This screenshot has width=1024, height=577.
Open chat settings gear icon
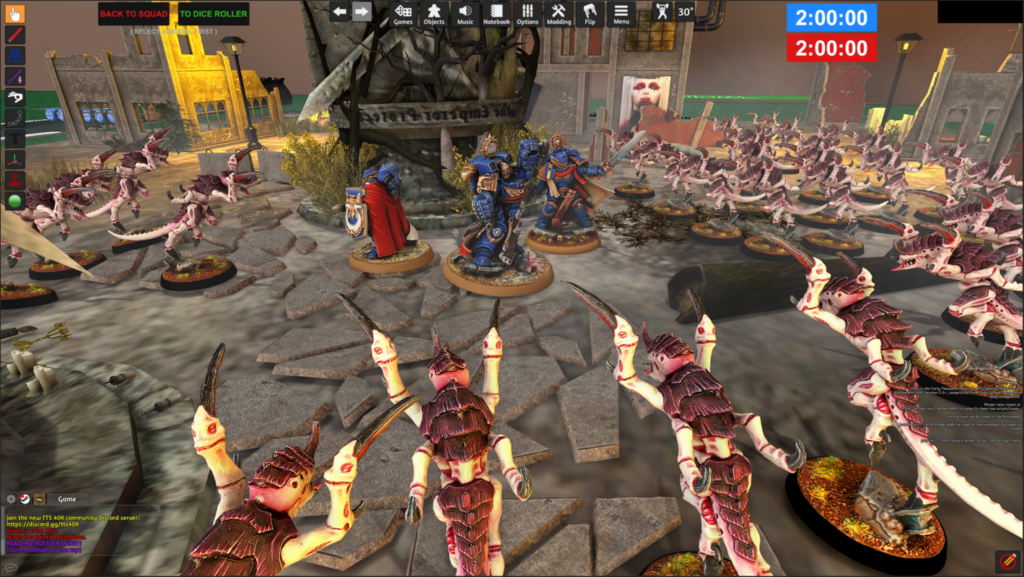point(11,498)
